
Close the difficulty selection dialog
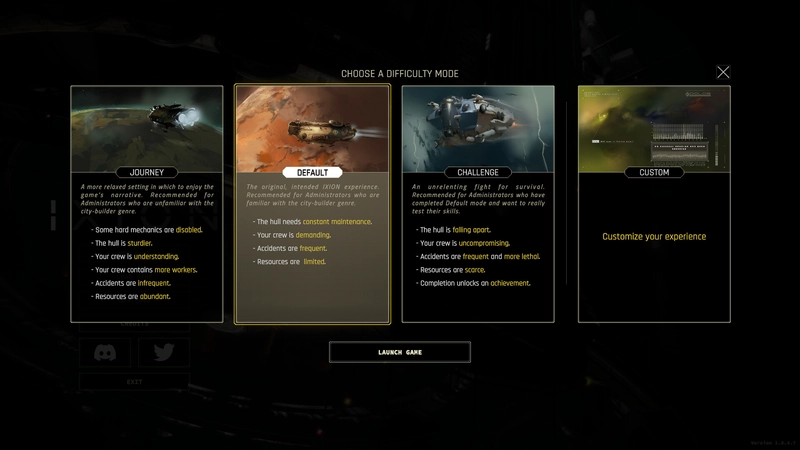coord(723,72)
